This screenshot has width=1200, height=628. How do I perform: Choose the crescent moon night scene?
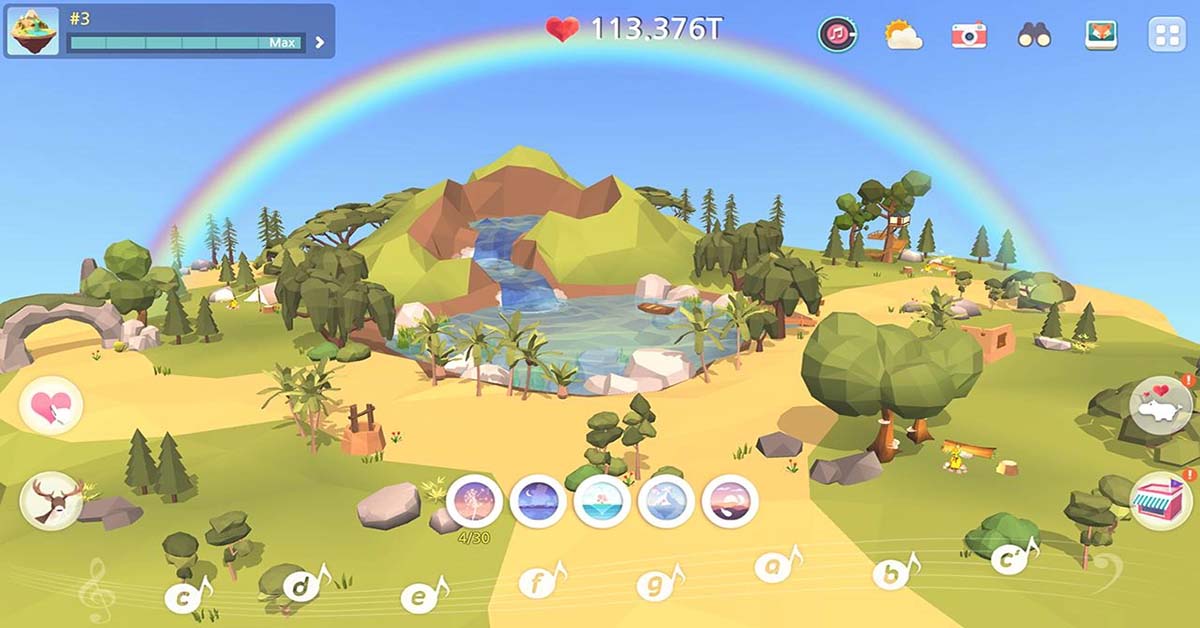point(538,500)
